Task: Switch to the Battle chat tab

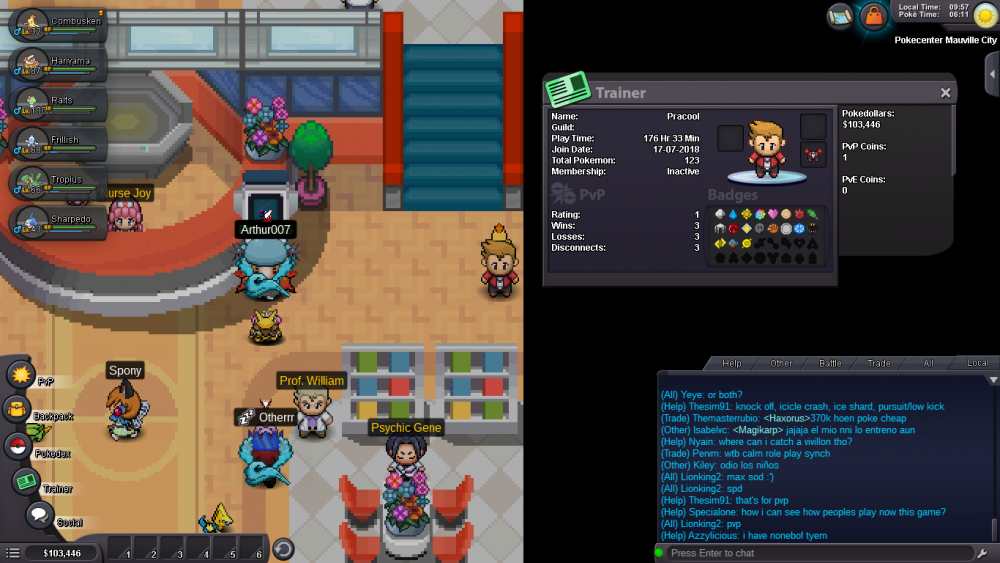Action: [830, 363]
